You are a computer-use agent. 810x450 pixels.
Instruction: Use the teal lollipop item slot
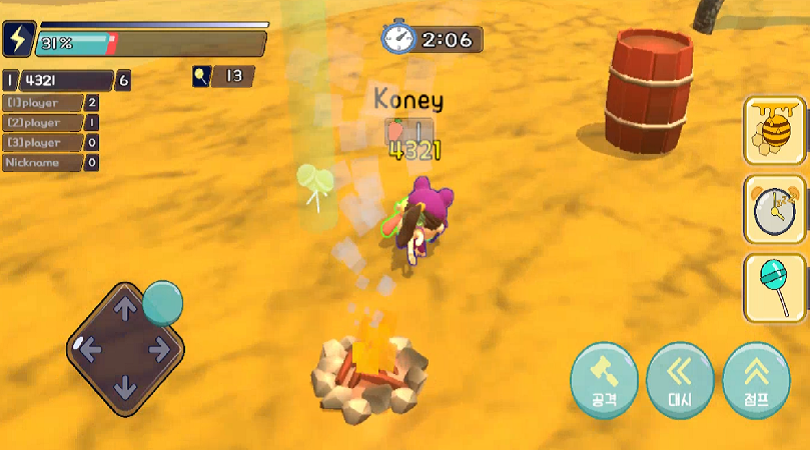click(775, 287)
